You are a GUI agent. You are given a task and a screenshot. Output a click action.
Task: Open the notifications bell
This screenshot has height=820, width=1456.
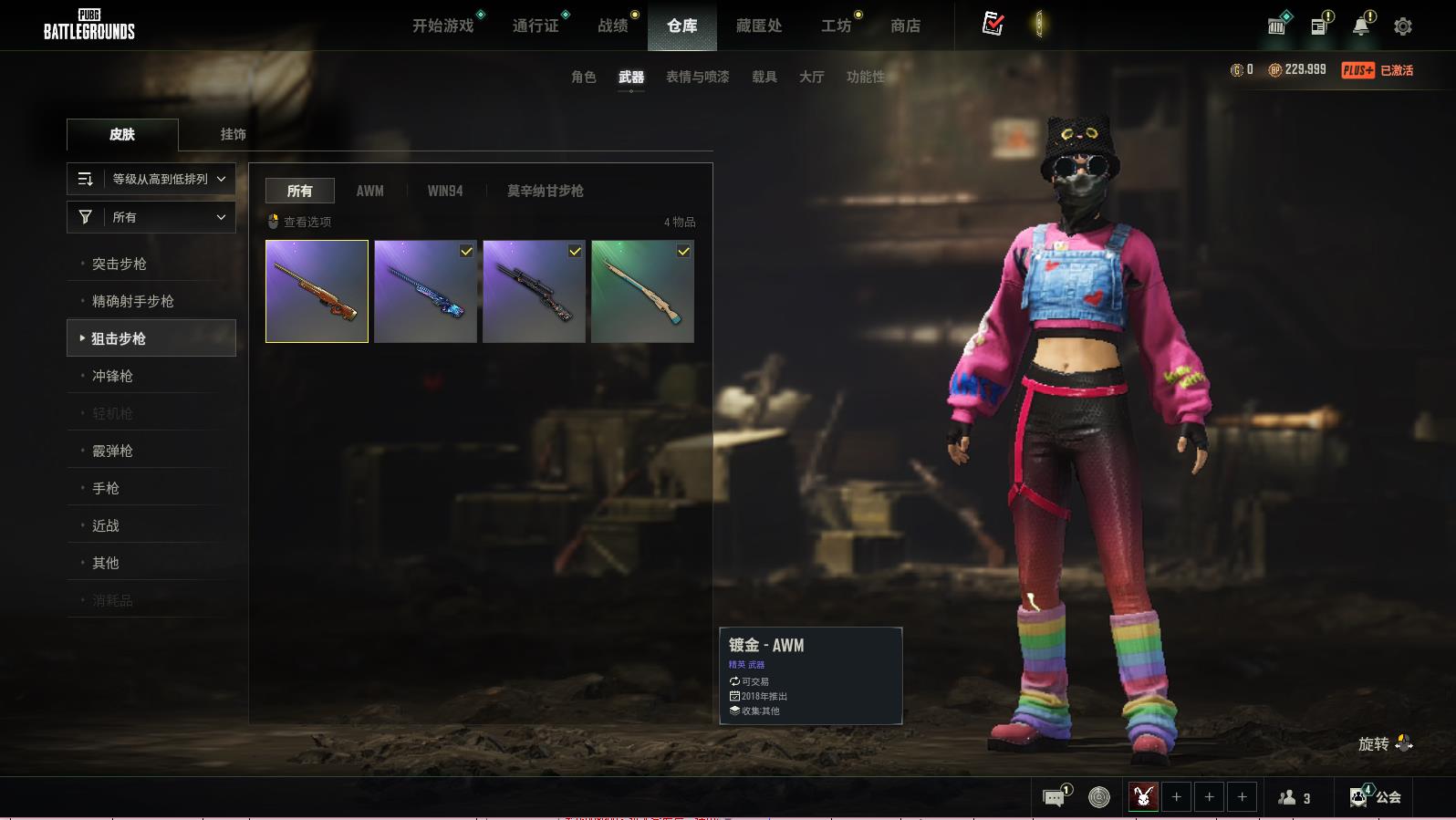pyautogui.click(x=1360, y=26)
